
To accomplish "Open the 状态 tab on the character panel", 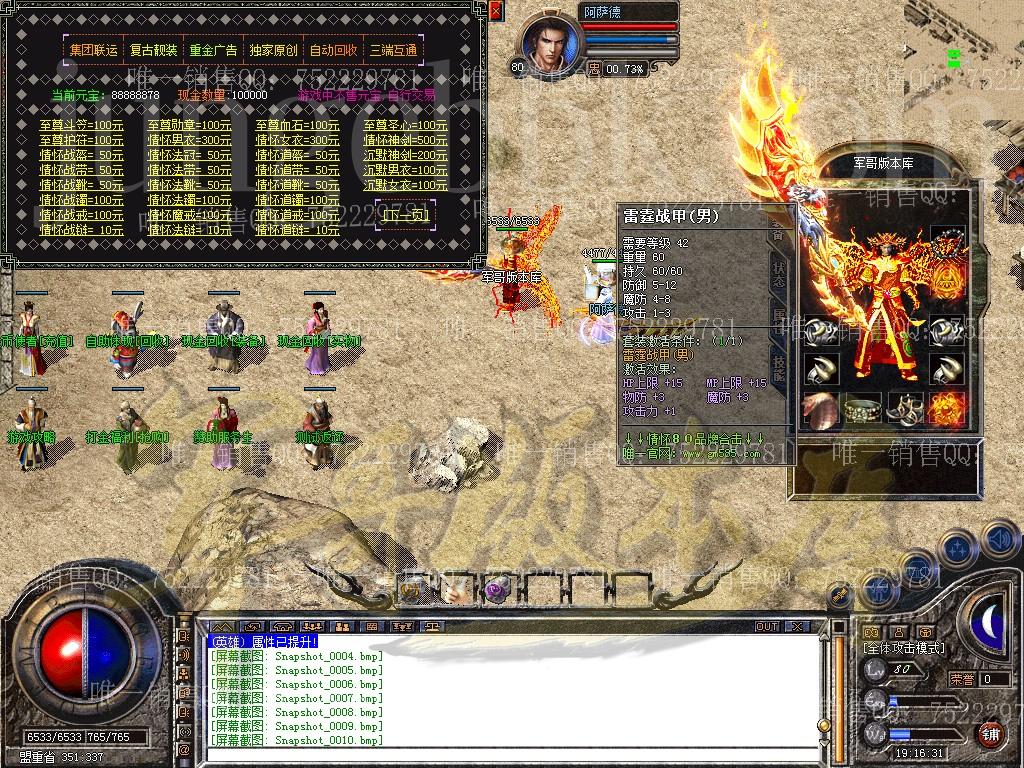I will tap(778, 274).
